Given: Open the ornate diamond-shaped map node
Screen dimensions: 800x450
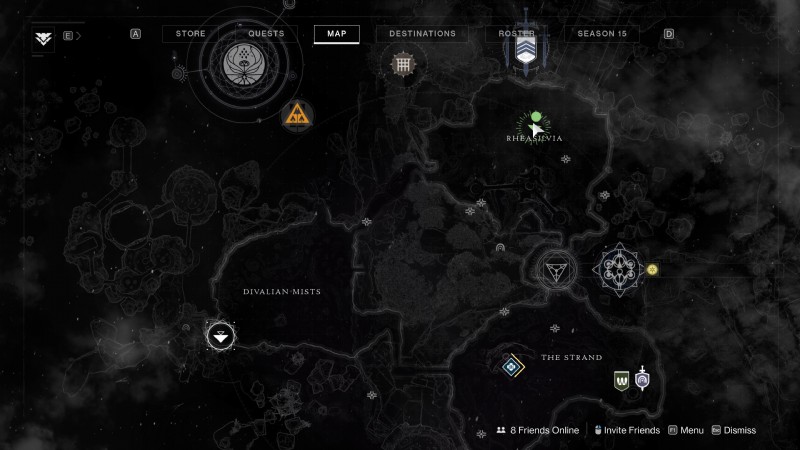Looking at the screenshot, I should pos(616,269).
